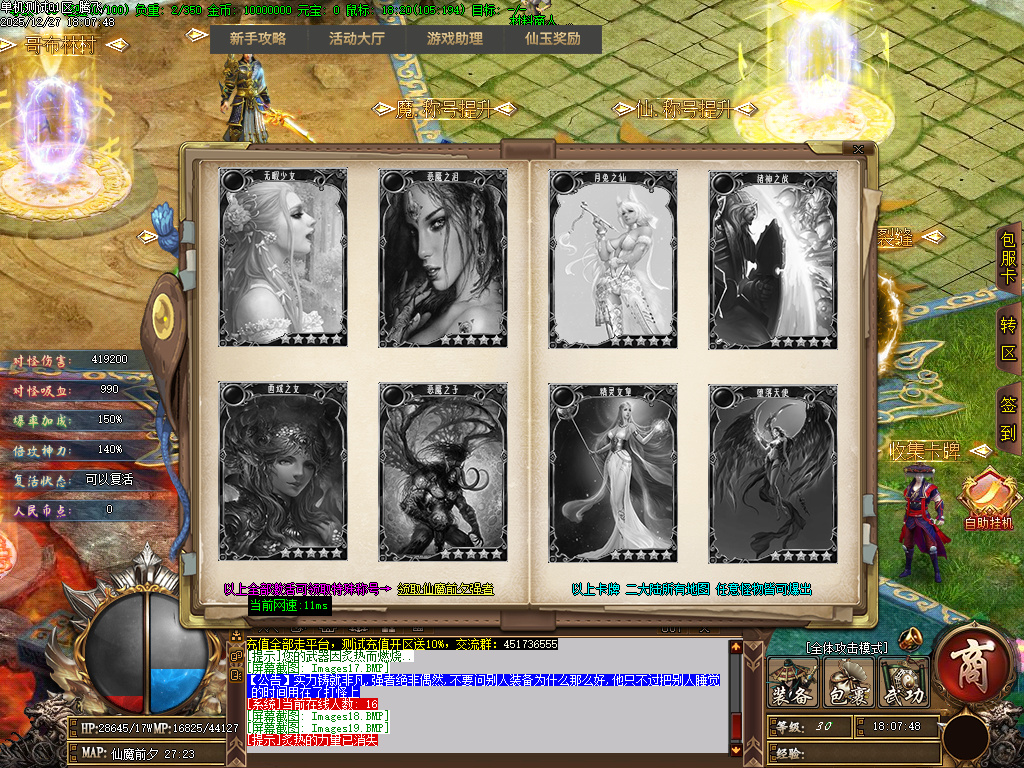Image resolution: width=1024 pixels, height=768 pixels.
Task: Open the 武功 skills panel
Action: [x=902, y=684]
